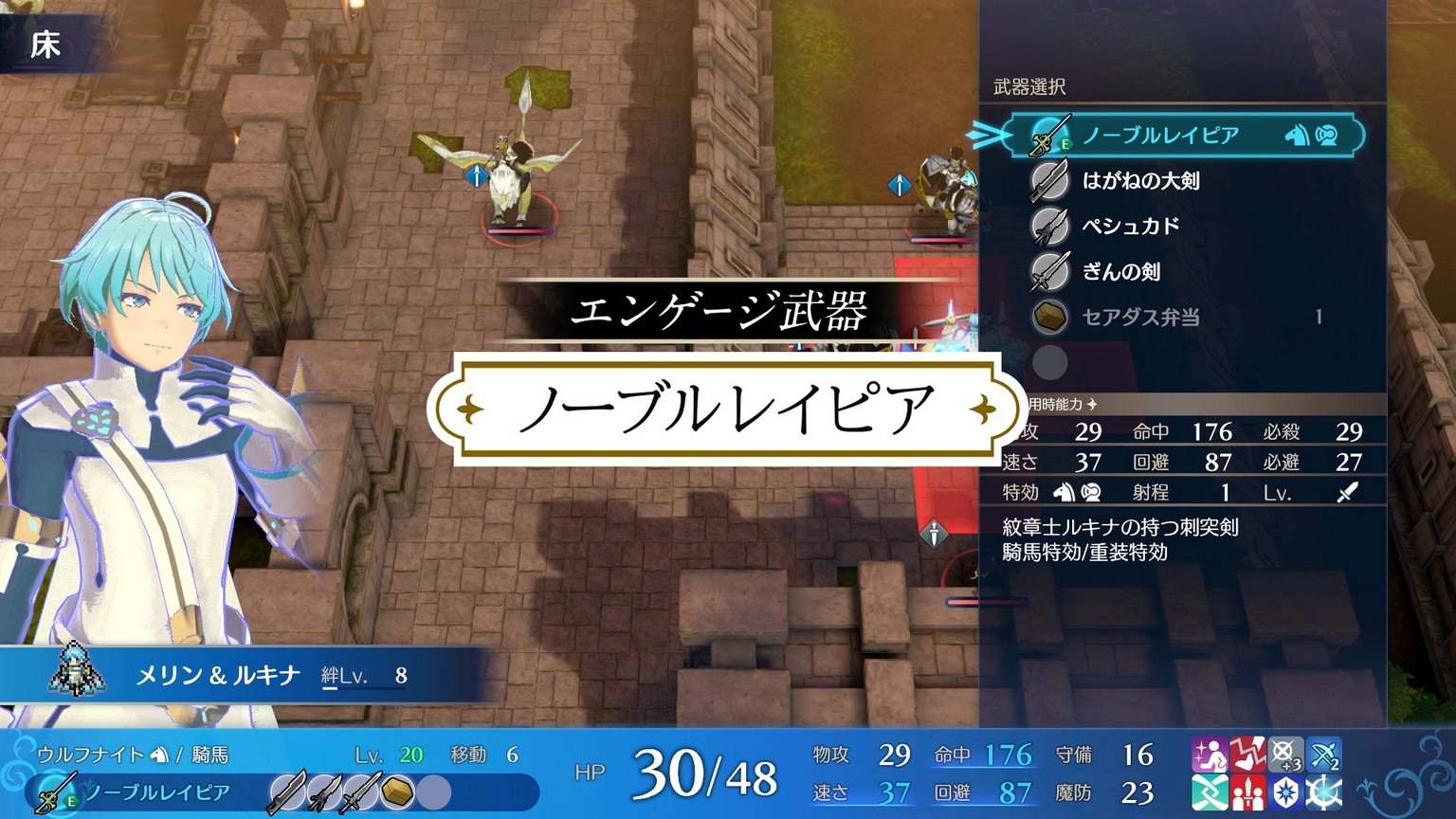Viewport: 1456px width, 819px height.
Task: Click the green interlocking bond skill icon
Action: [x=1210, y=792]
